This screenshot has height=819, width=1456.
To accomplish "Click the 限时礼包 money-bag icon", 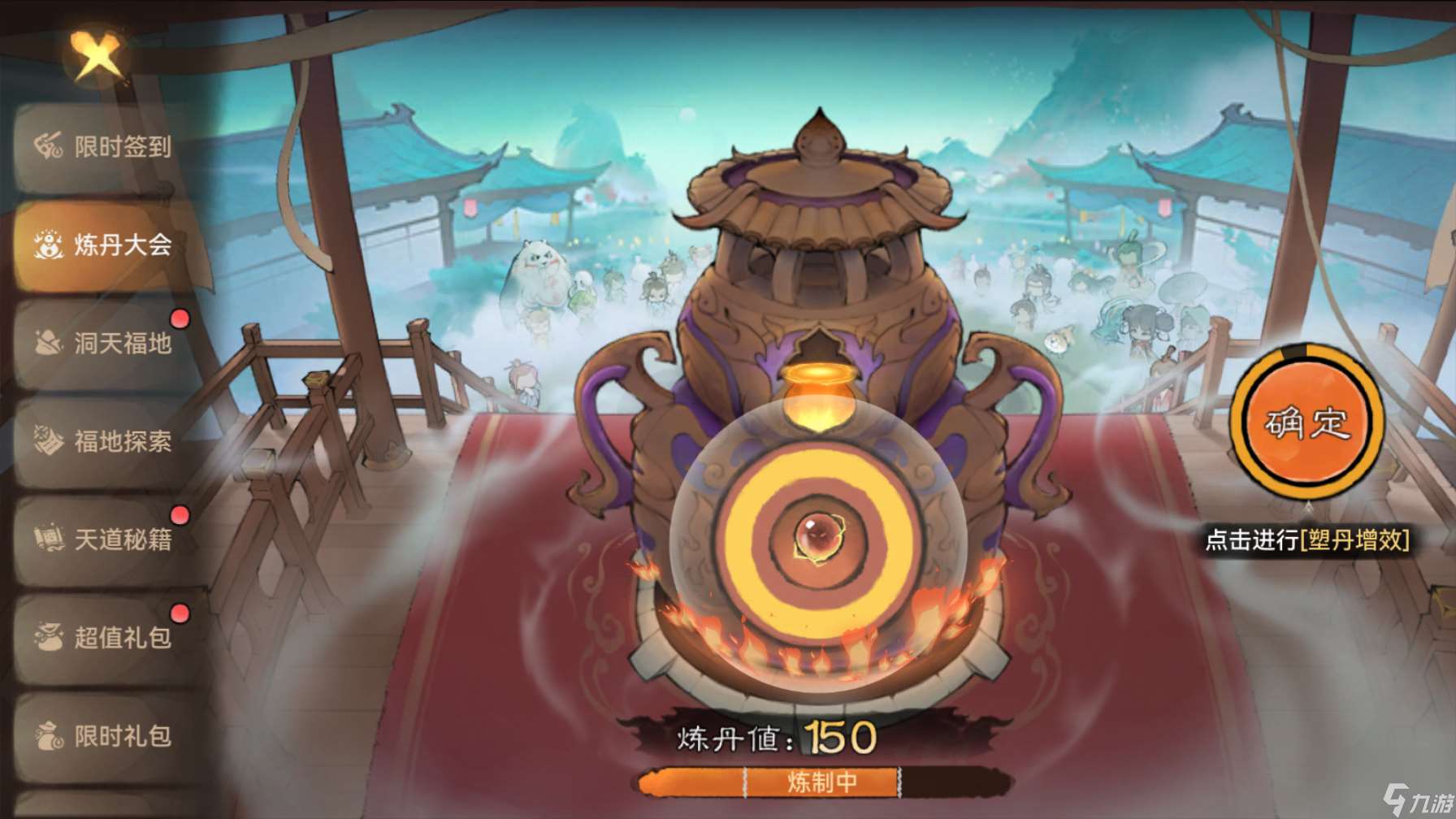I will [x=48, y=735].
